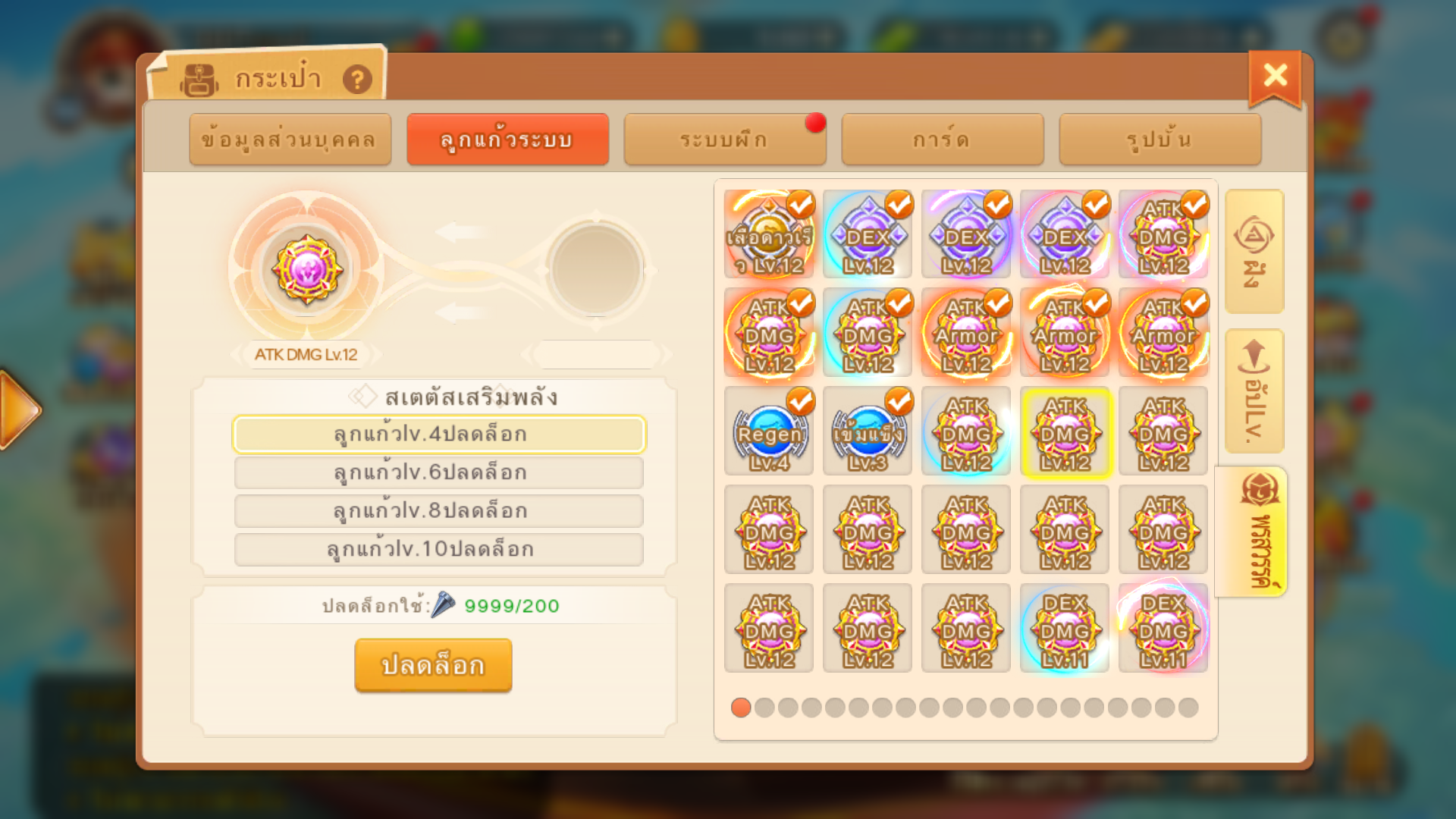Choose the ลูกแก้วlv.10ปลดล็อก stat row

pyautogui.click(x=439, y=549)
